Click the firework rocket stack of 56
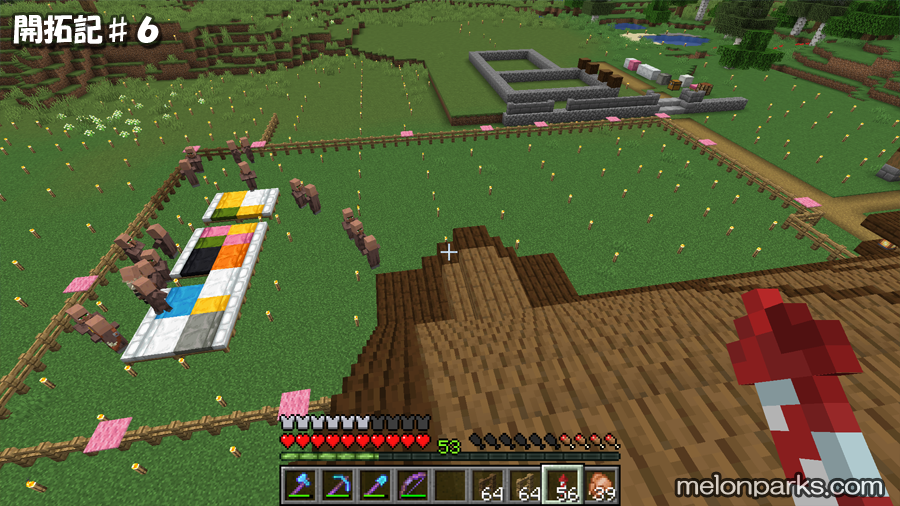Viewport: 900px width, 506px height. 563,485
